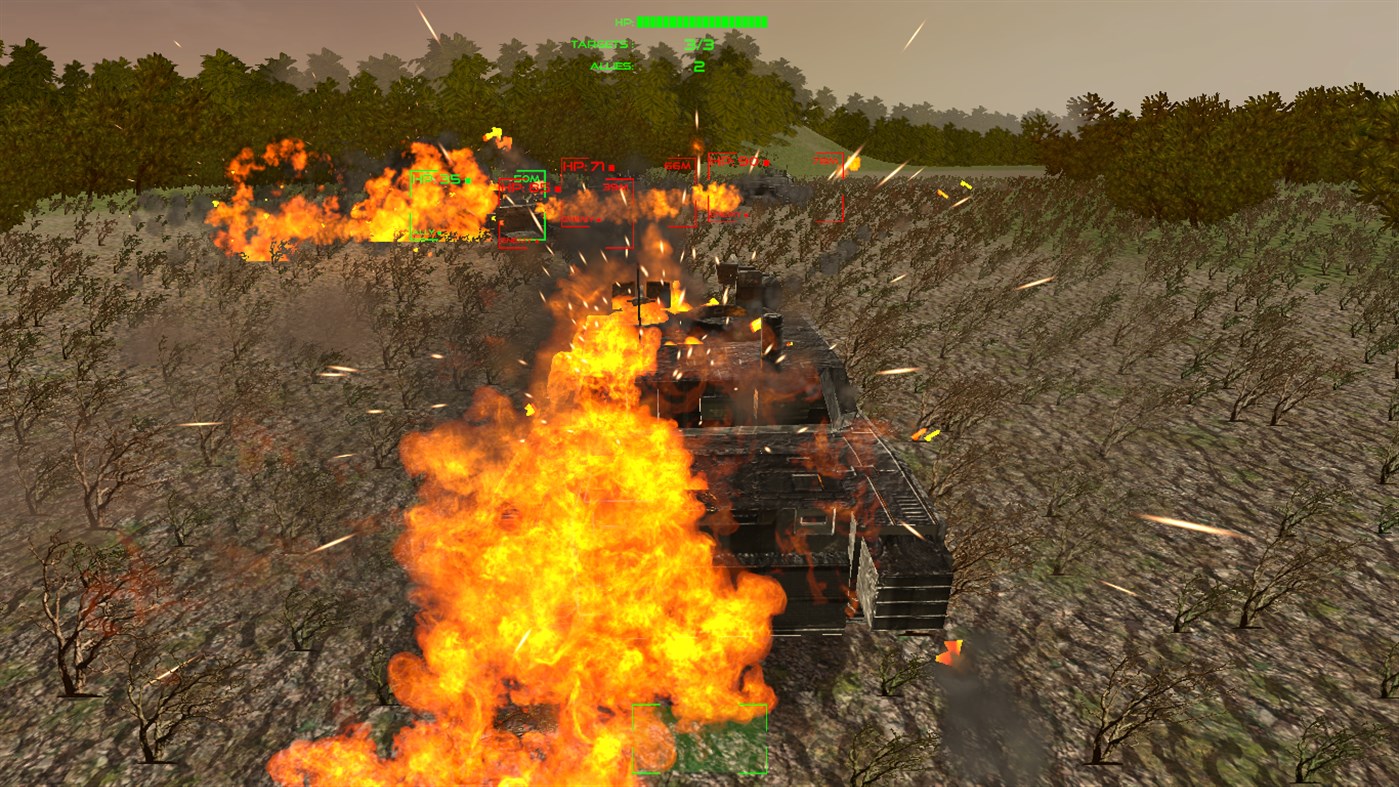Toggle the green targeting reticle at bottom center
The width and height of the screenshot is (1399, 787).
pyautogui.click(x=698, y=740)
